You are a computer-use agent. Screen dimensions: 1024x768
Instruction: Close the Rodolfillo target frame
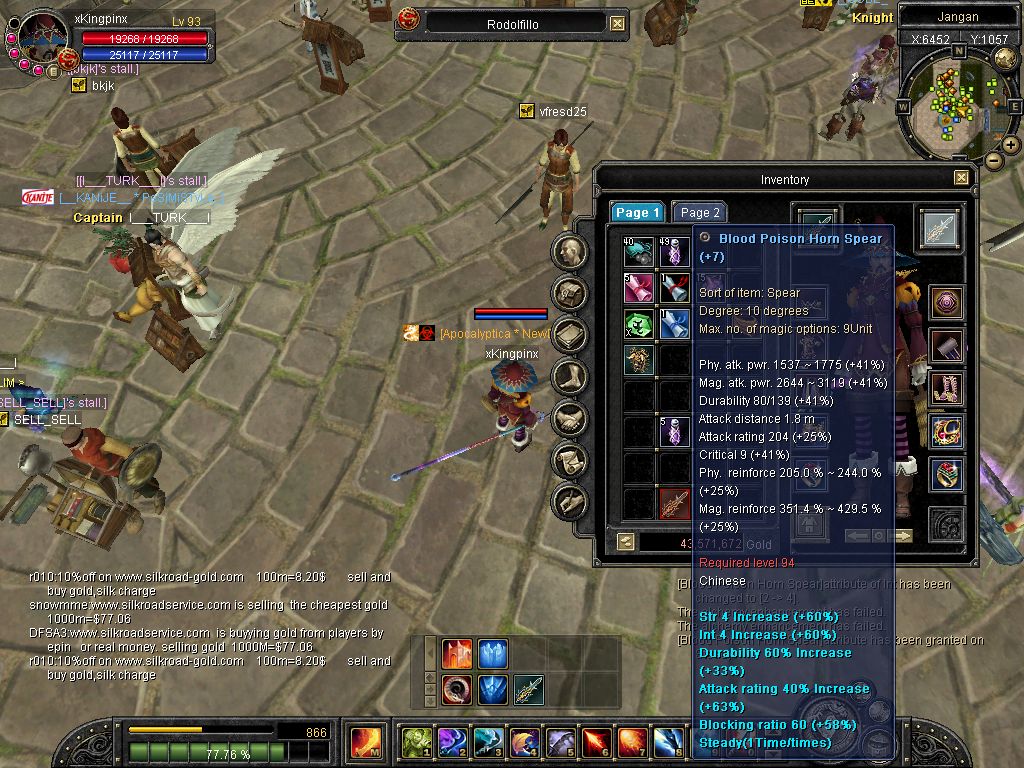tap(617, 23)
